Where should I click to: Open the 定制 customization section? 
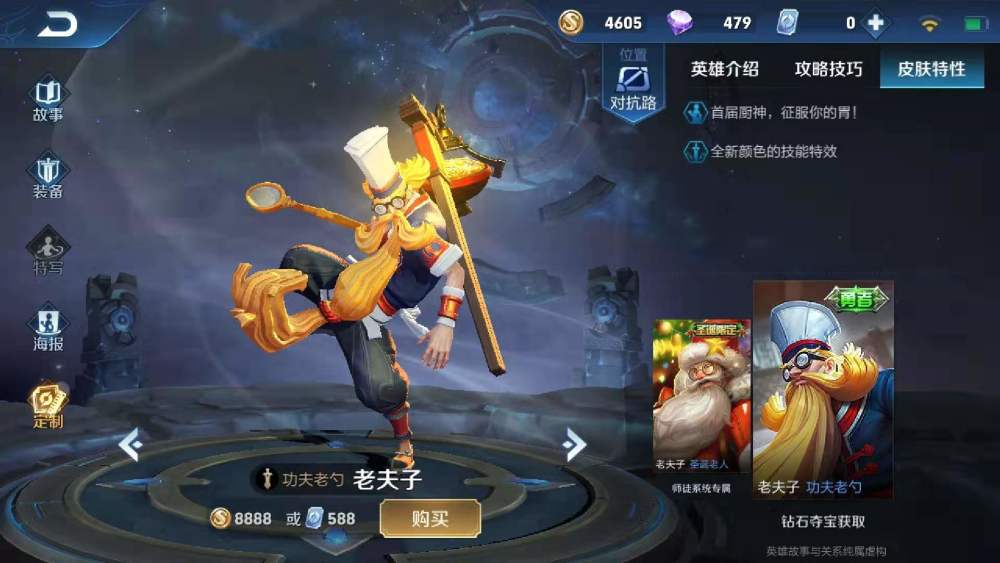pyautogui.click(x=48, y=404)
